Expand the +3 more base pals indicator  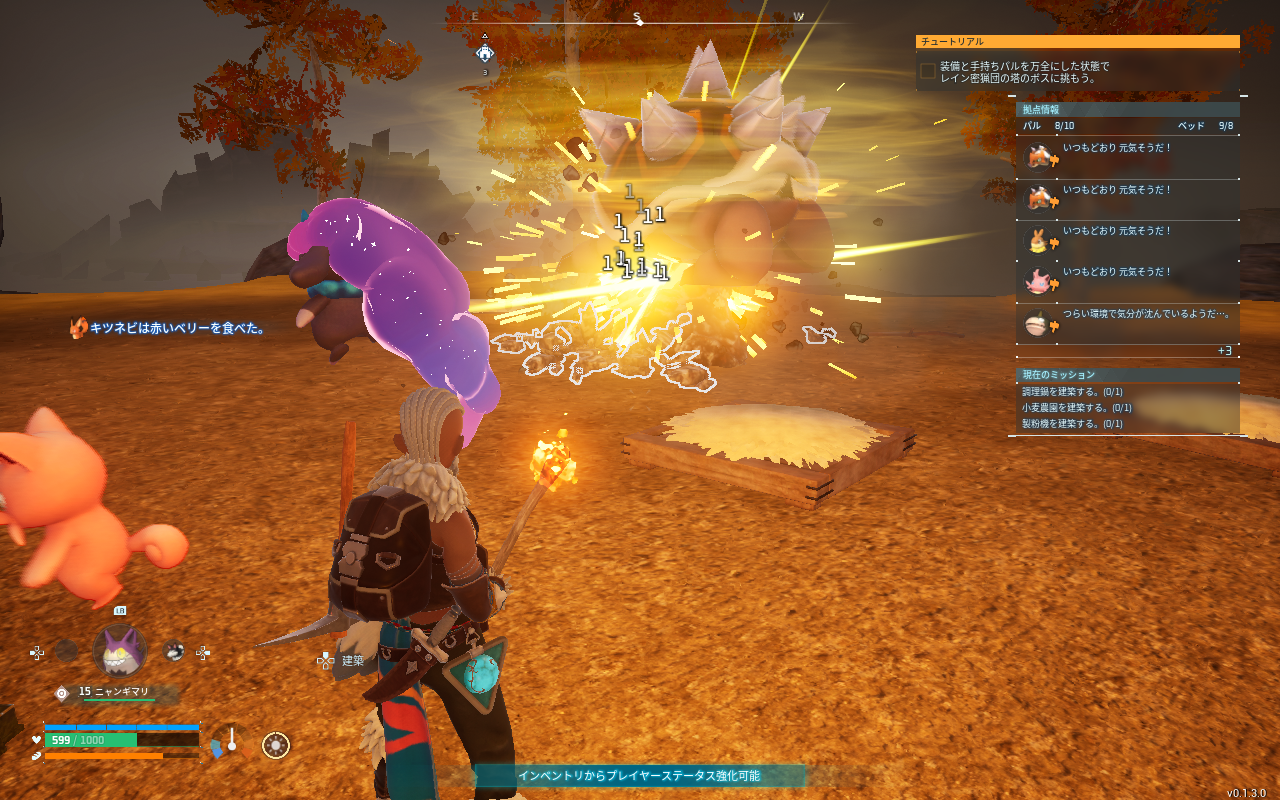[1224, 351]
